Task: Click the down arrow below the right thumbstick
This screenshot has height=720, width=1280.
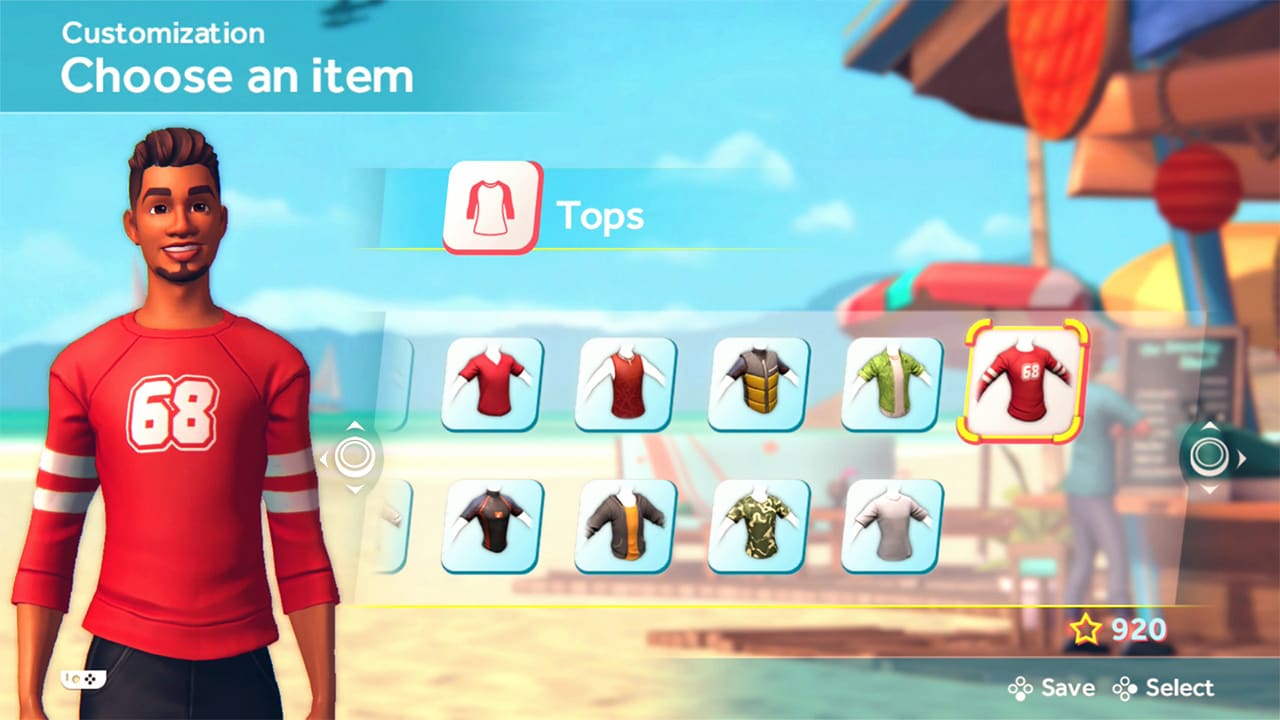Action: (x=1210, y=490)
